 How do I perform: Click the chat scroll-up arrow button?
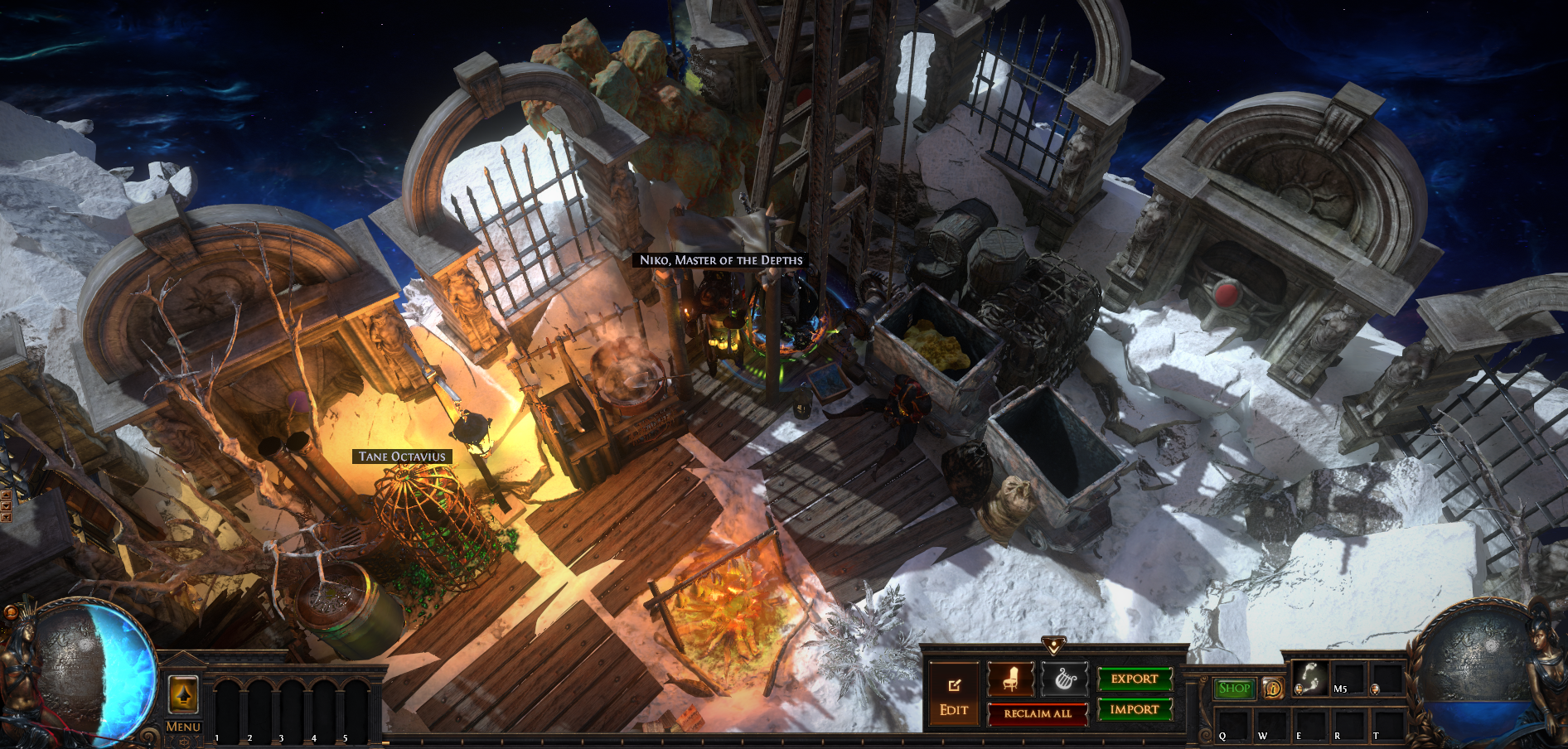[6, 495]
